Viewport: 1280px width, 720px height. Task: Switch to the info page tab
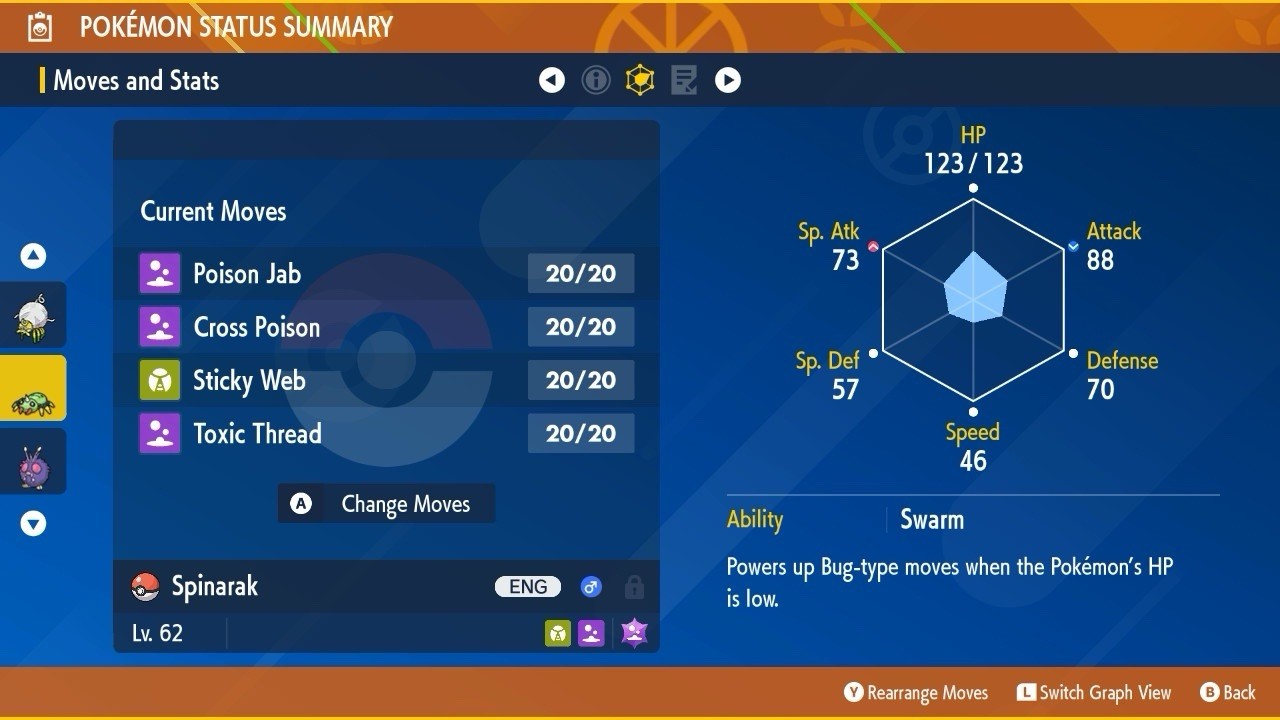596,80
